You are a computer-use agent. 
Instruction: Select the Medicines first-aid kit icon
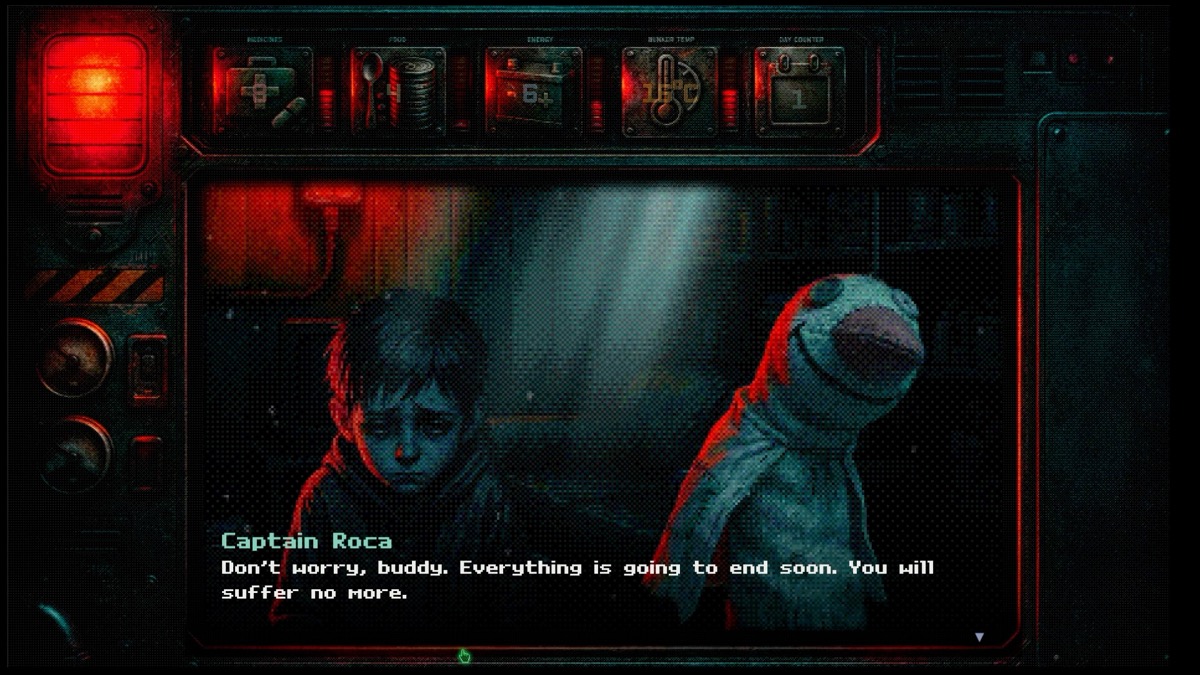pyautogui.click(x=263, y=91)
